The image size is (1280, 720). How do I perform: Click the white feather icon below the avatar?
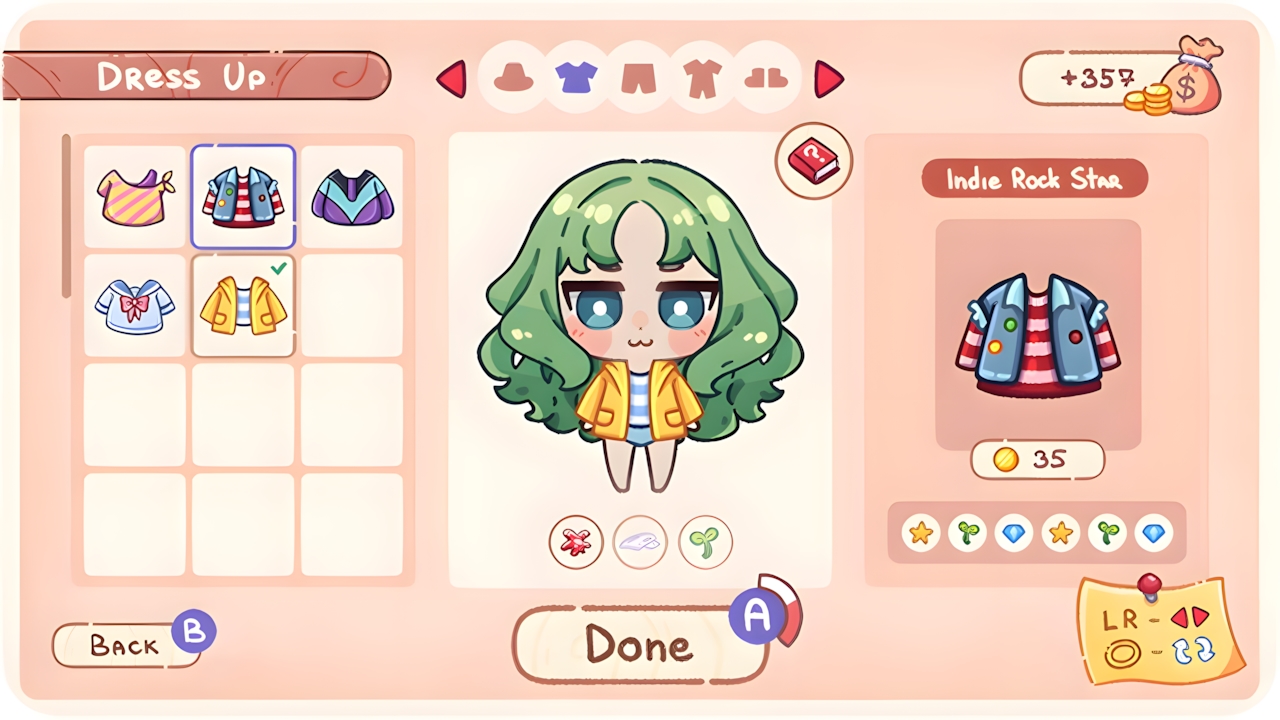(x=640, y=541)
